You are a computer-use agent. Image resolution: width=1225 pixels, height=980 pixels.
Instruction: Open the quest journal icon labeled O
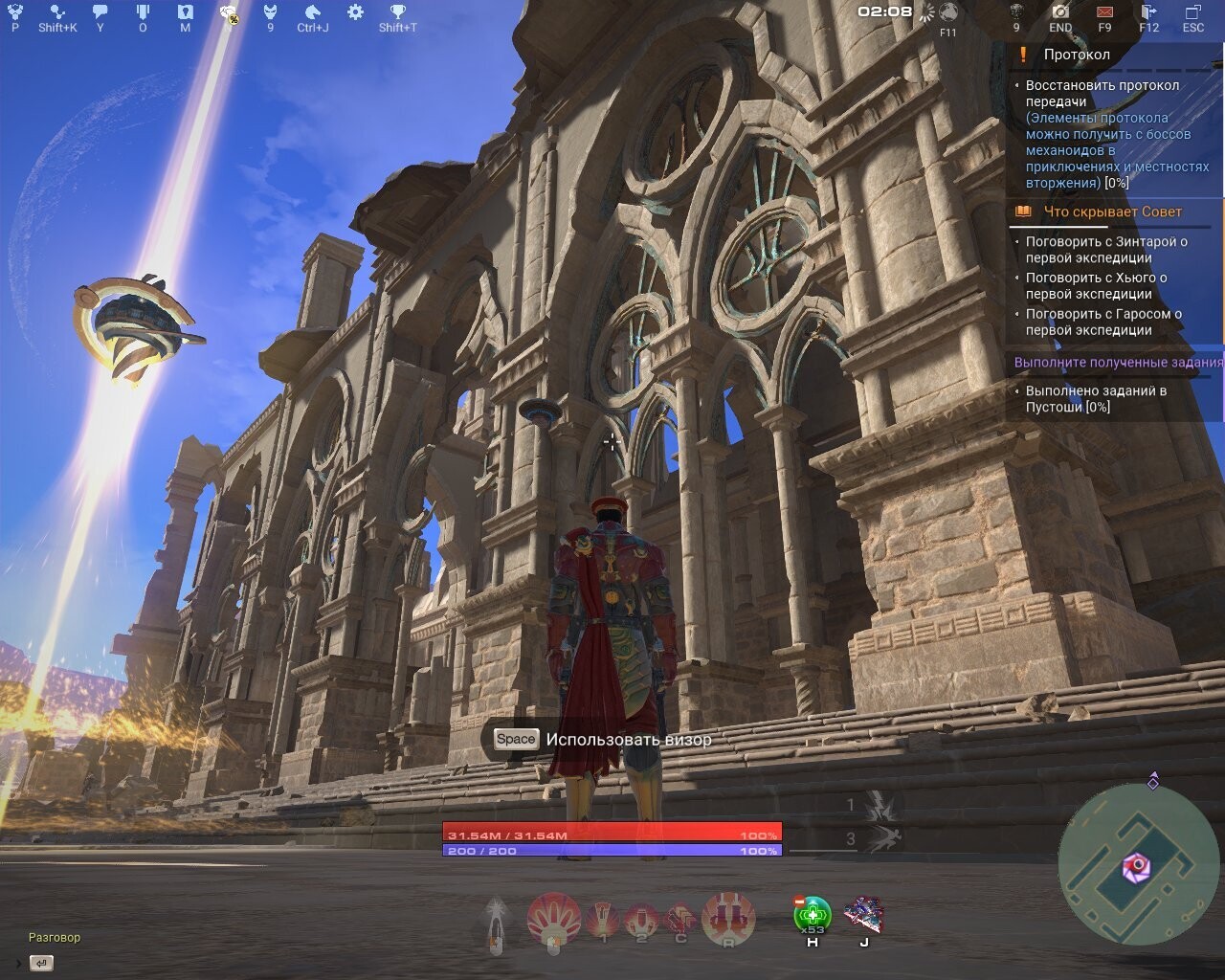pos(144,12)
